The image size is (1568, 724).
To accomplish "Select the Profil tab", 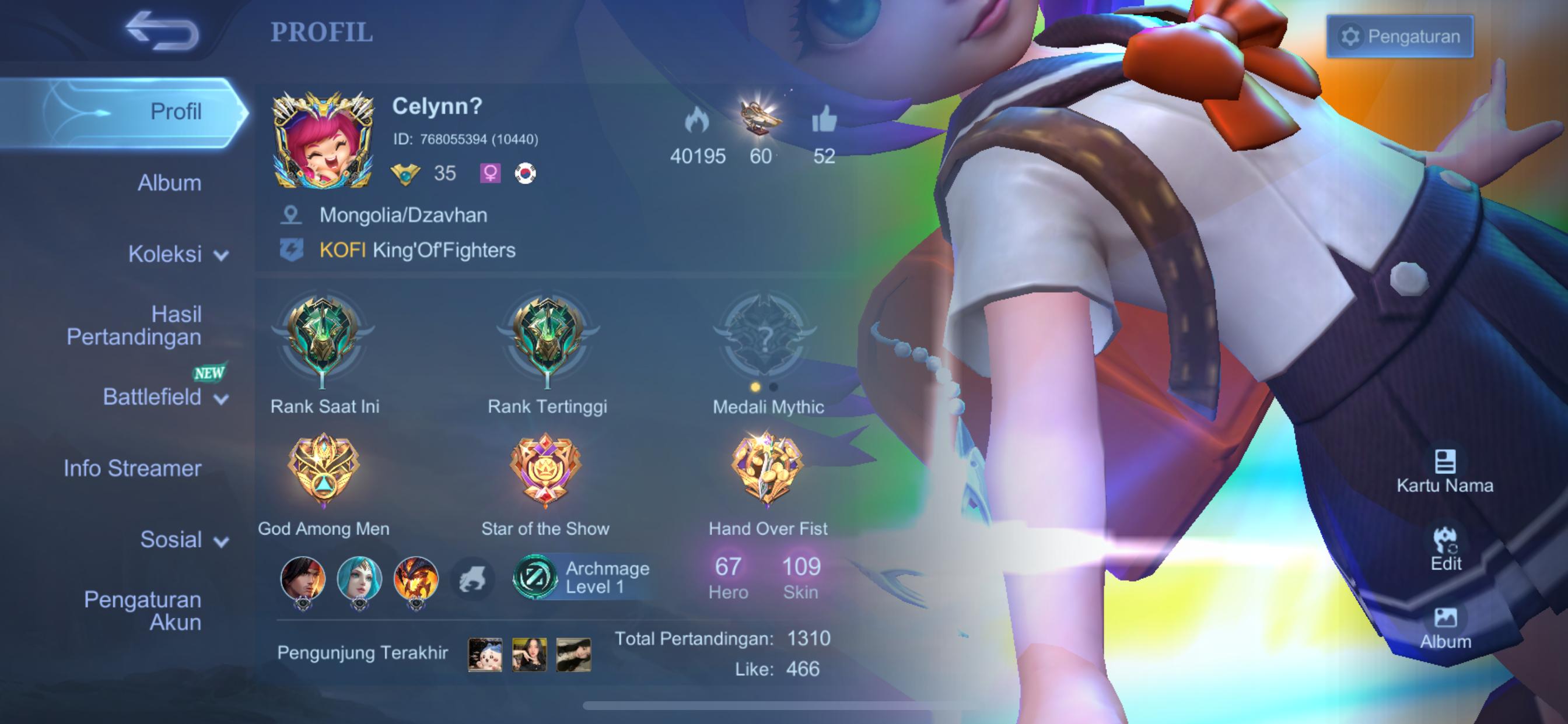I will [x=176, y=112].
